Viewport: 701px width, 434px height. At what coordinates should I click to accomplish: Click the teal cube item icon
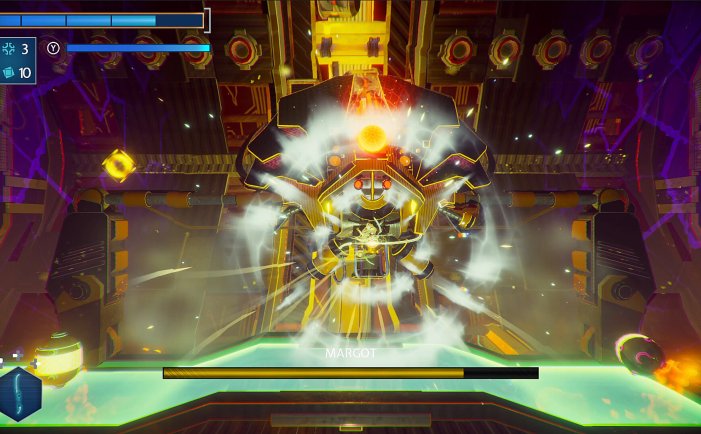9,73
